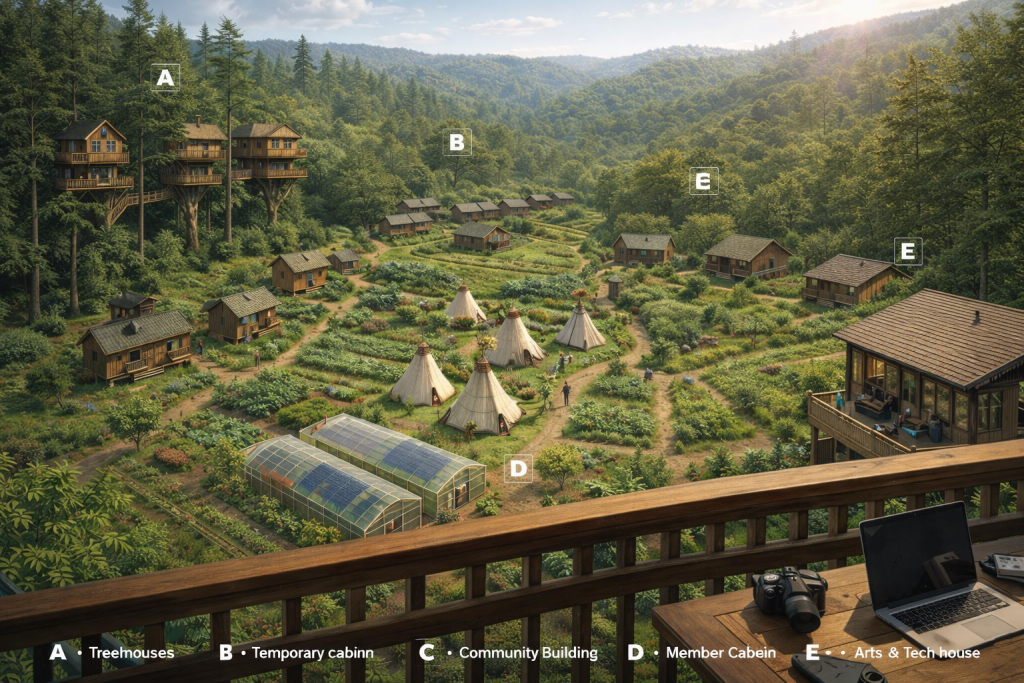Viewport: 1024px width, 683px height.
Task: Select the B map marker over the forest
Action: (x=457, y=142)
